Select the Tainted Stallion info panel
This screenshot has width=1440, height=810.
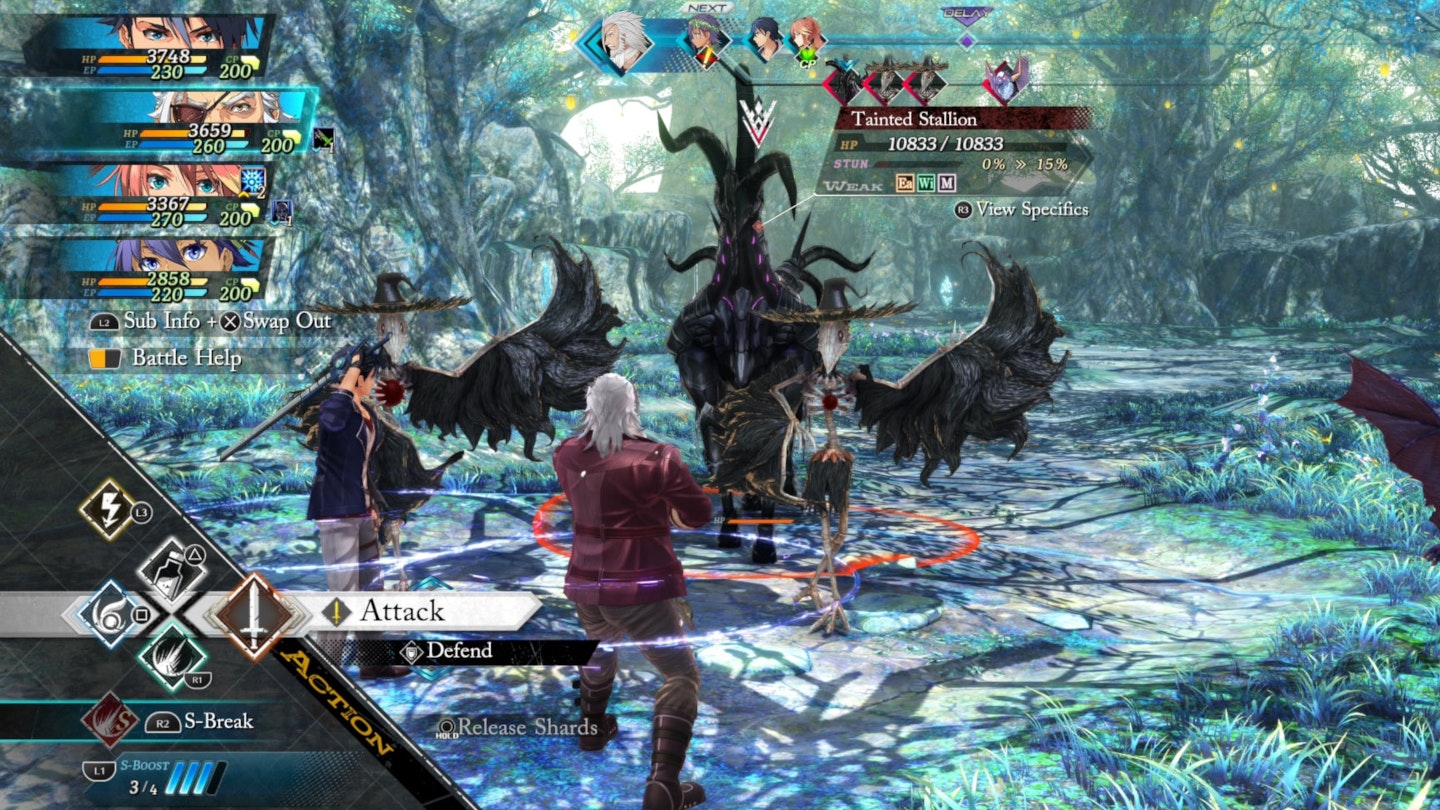955,150
